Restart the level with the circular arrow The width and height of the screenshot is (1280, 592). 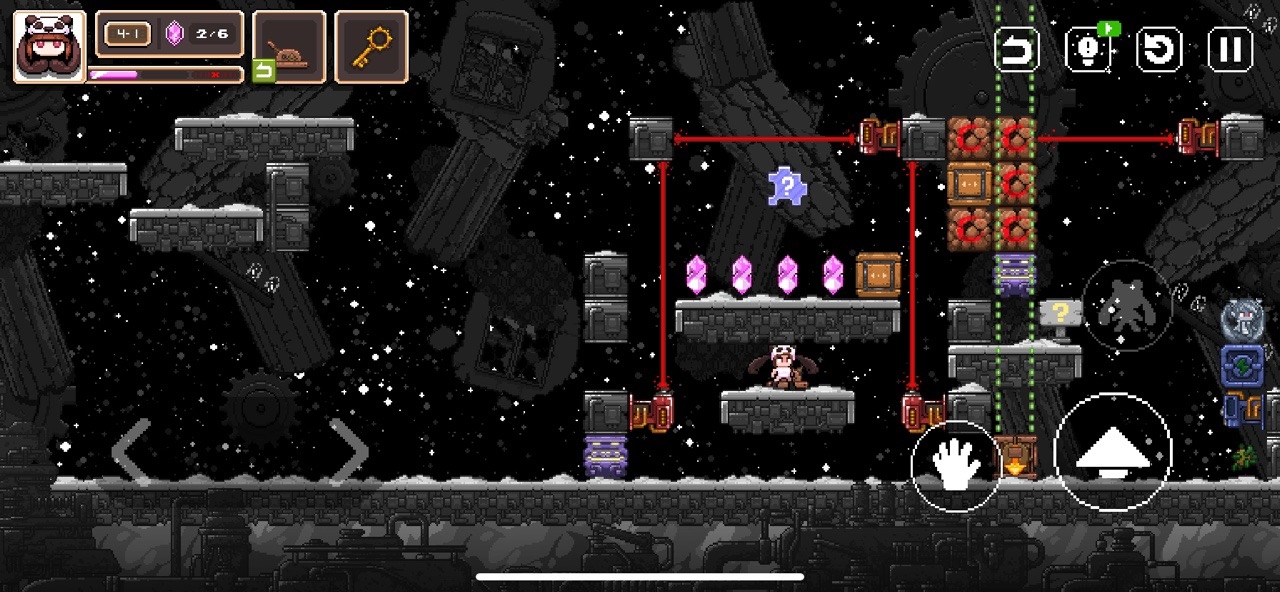(x=1159, y=49)
